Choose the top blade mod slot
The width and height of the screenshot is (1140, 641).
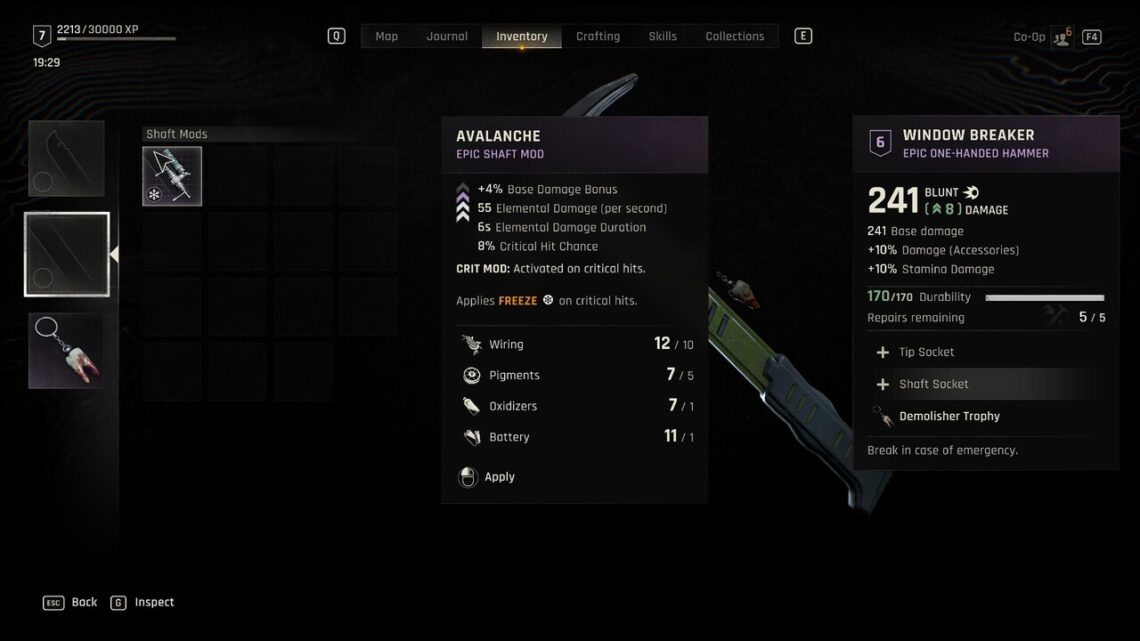pos(66,159)
